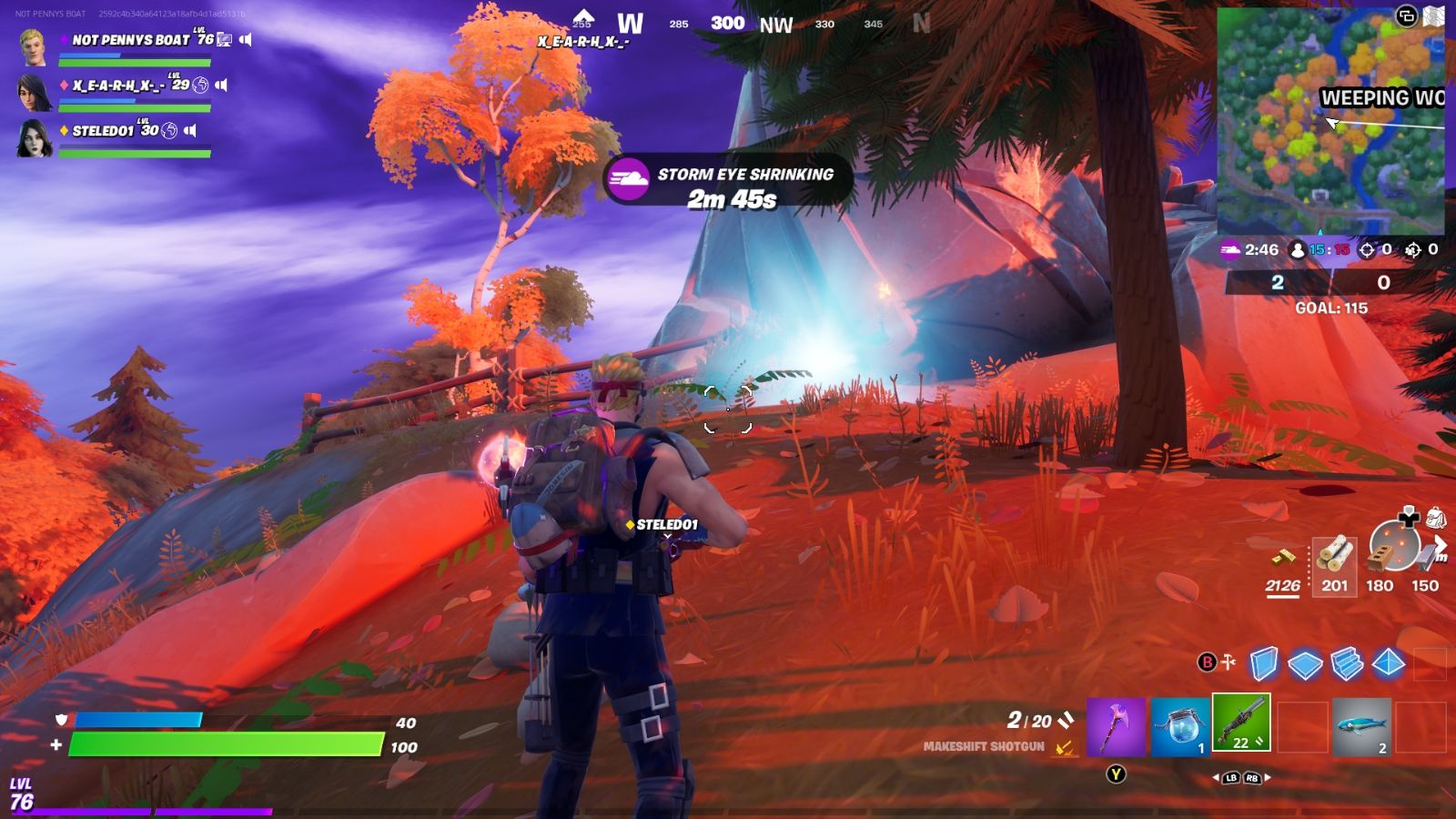Click the gold bars icon
The height and width of the screenshot is (819, 1456).
[1283, 556]
